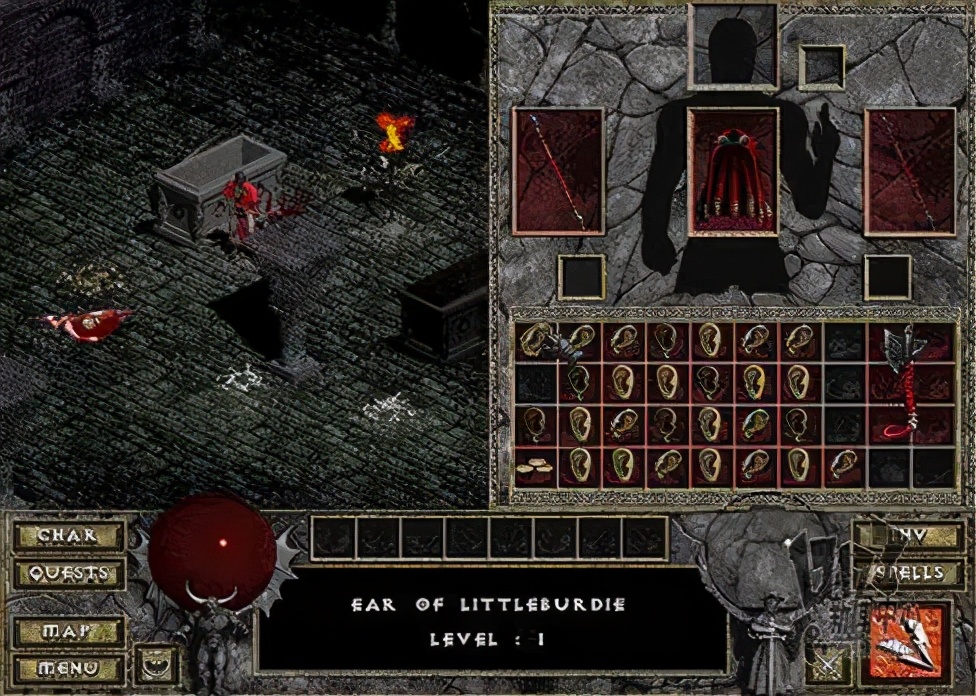Image resolution: width=976 pixels, height=696 pixels.
Task: Click the small chat button beside MENU
Action: pyautogui.click(x=156, y=664)
